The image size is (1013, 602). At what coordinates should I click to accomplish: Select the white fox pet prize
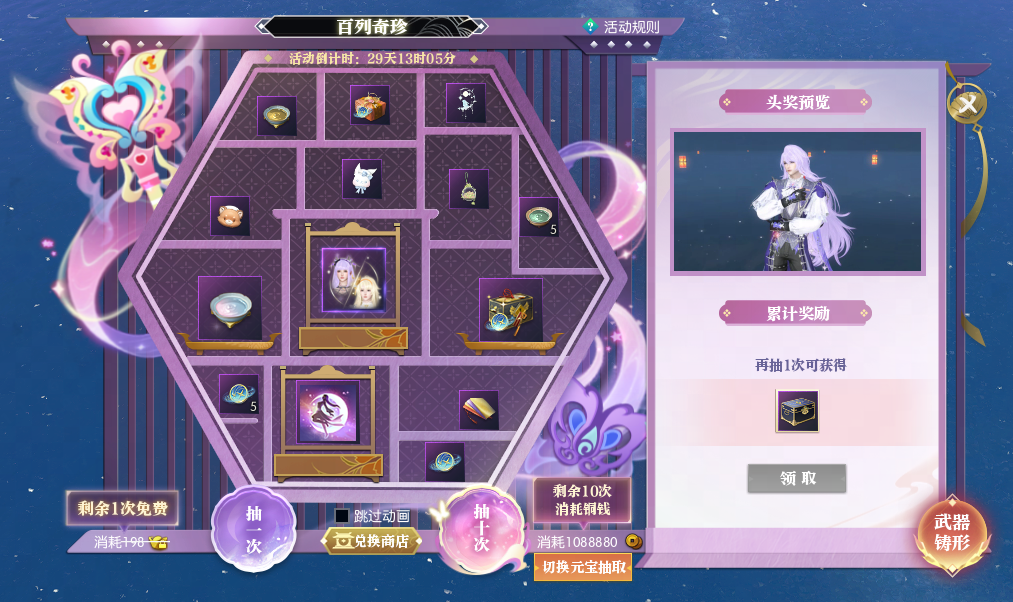[x=362, y=179]
